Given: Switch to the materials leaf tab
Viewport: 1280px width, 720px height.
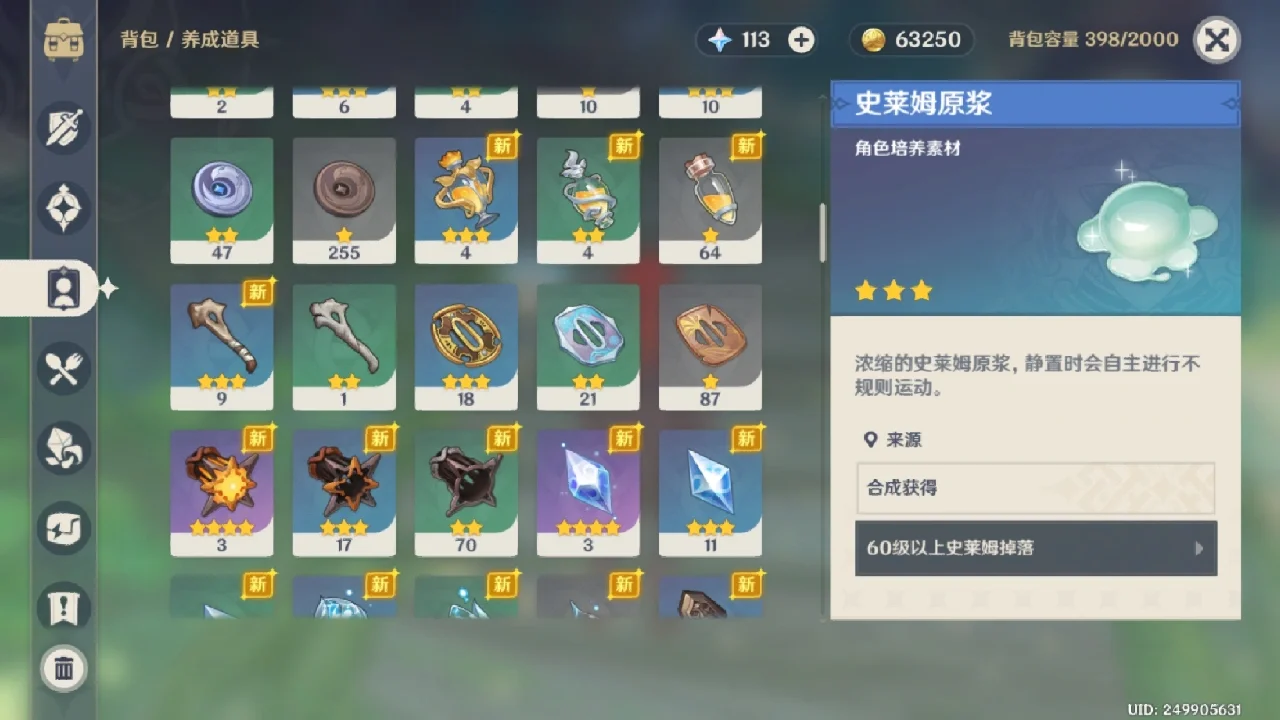Looking at the screenshot, I should pyautogui.click(x=64, y=448).
